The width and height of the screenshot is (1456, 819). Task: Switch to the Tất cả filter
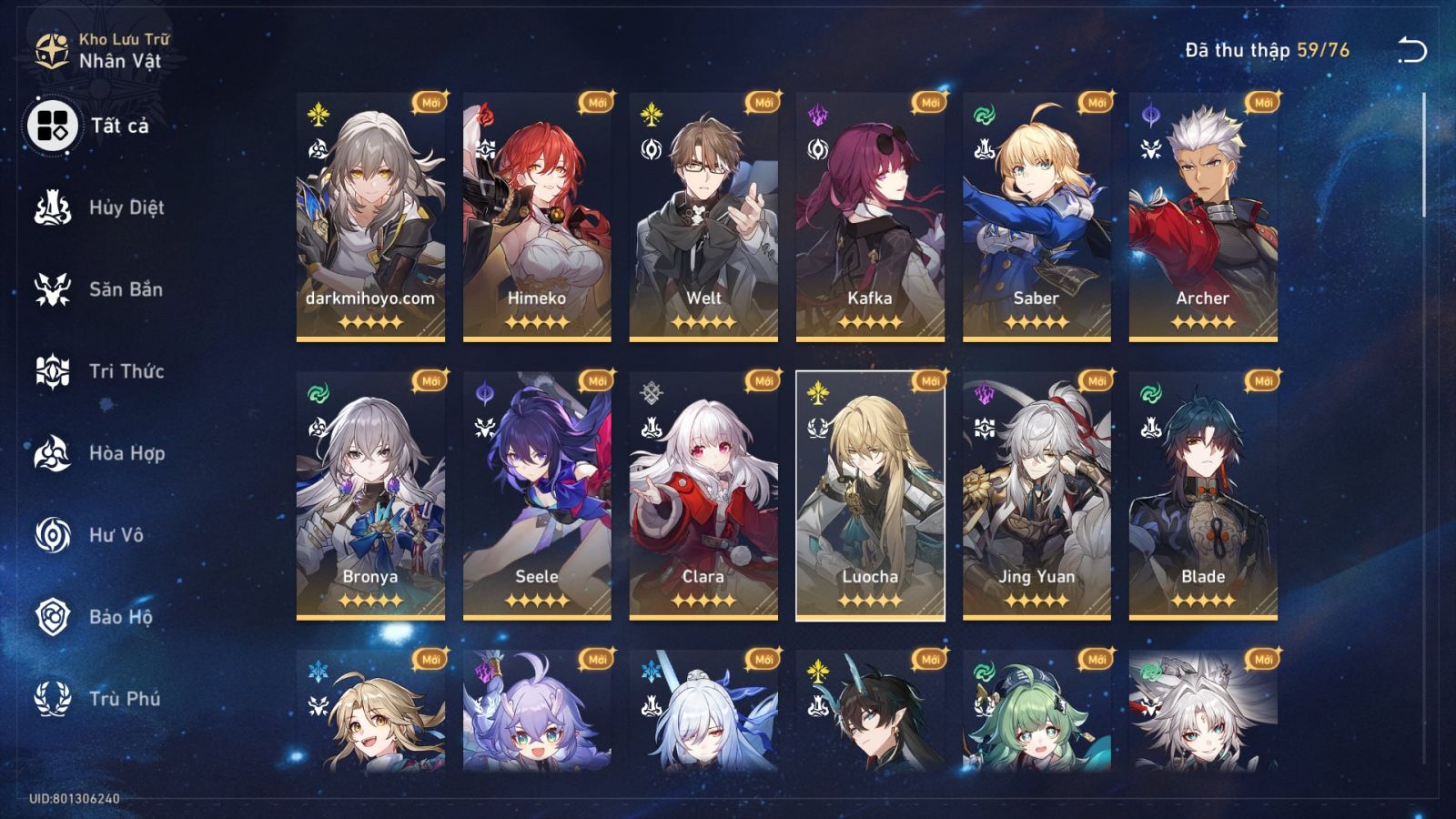(x=114, y=127)
